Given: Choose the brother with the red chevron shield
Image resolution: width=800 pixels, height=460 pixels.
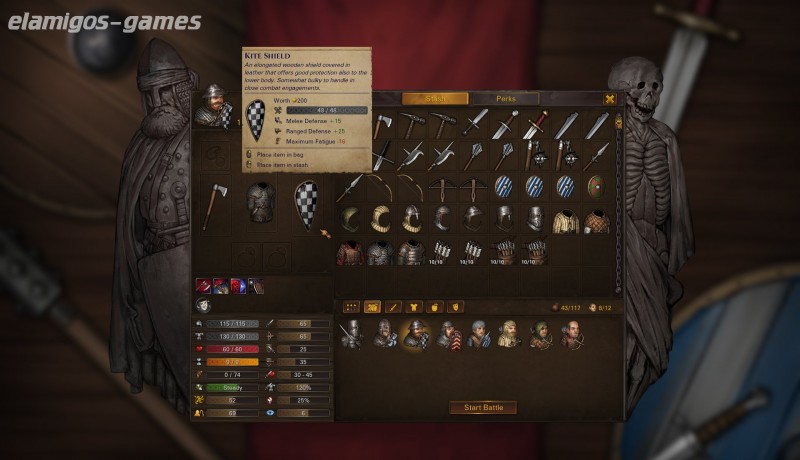Looking at the screenshot, I should 448,335.
